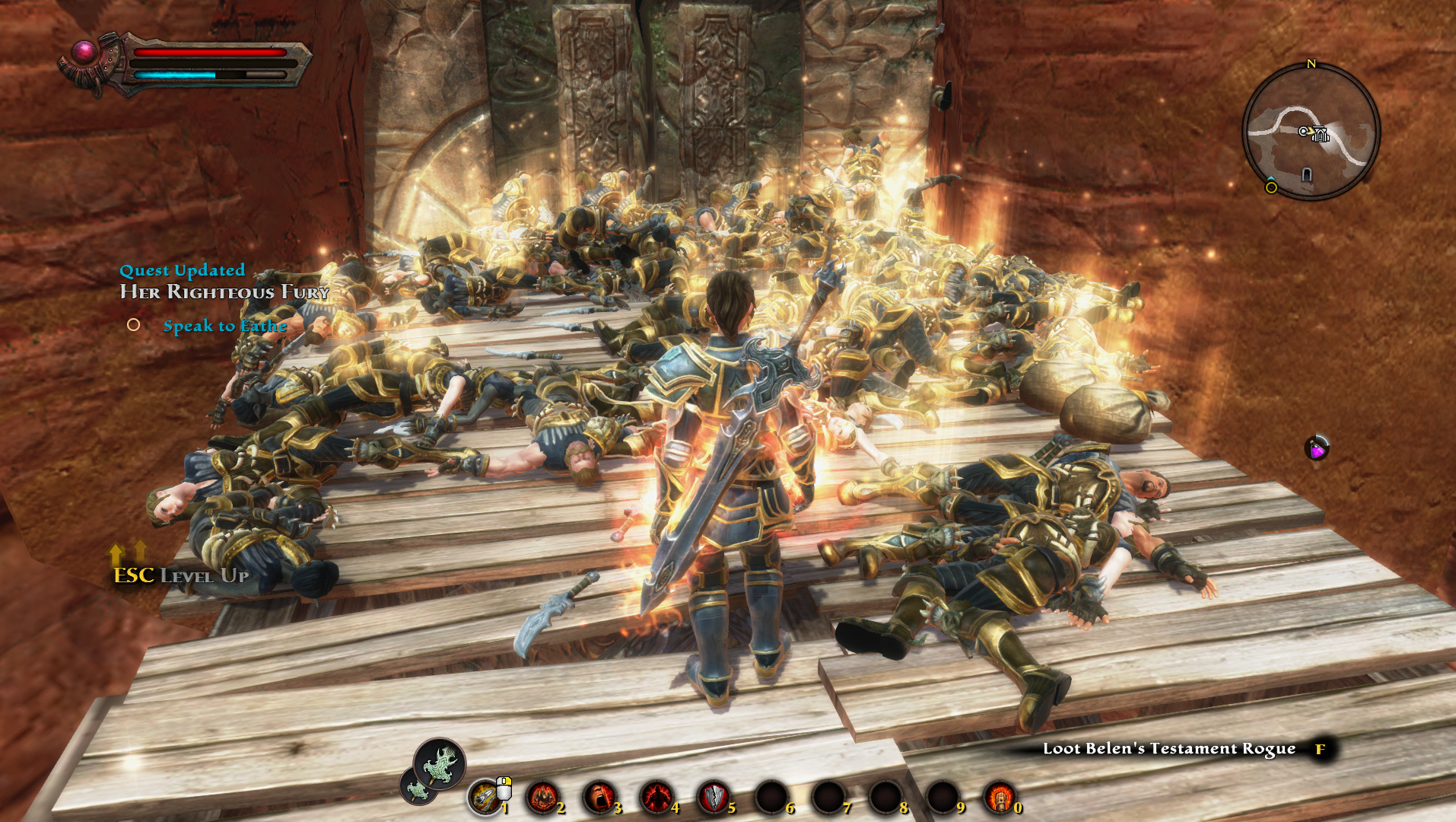This screenshot has height=822, width=1456.
Task: Trigger the red silhouette ability in slot 4
Action: click(x=656, y=798)
